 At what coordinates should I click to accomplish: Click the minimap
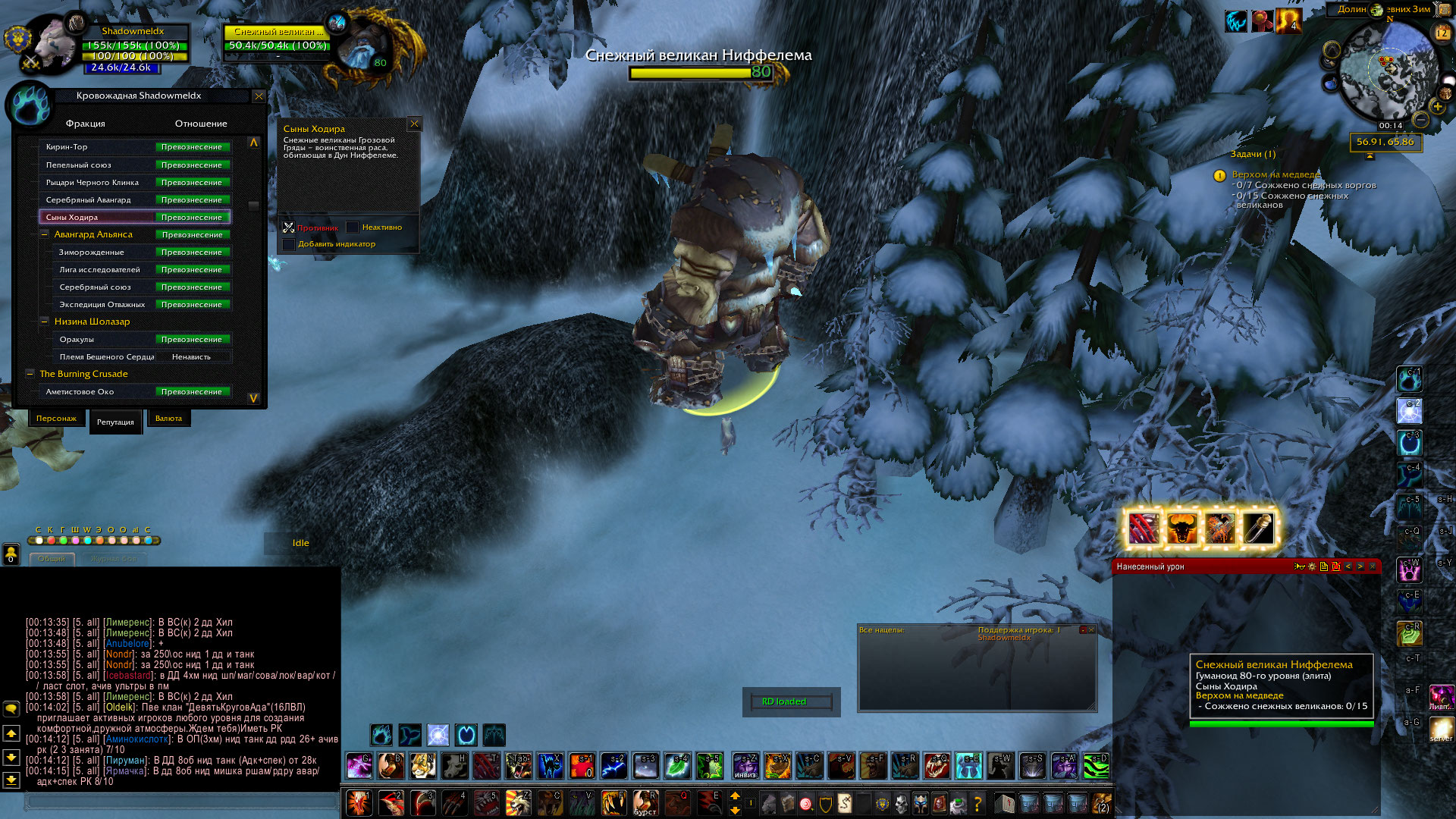pos(1387,74)
